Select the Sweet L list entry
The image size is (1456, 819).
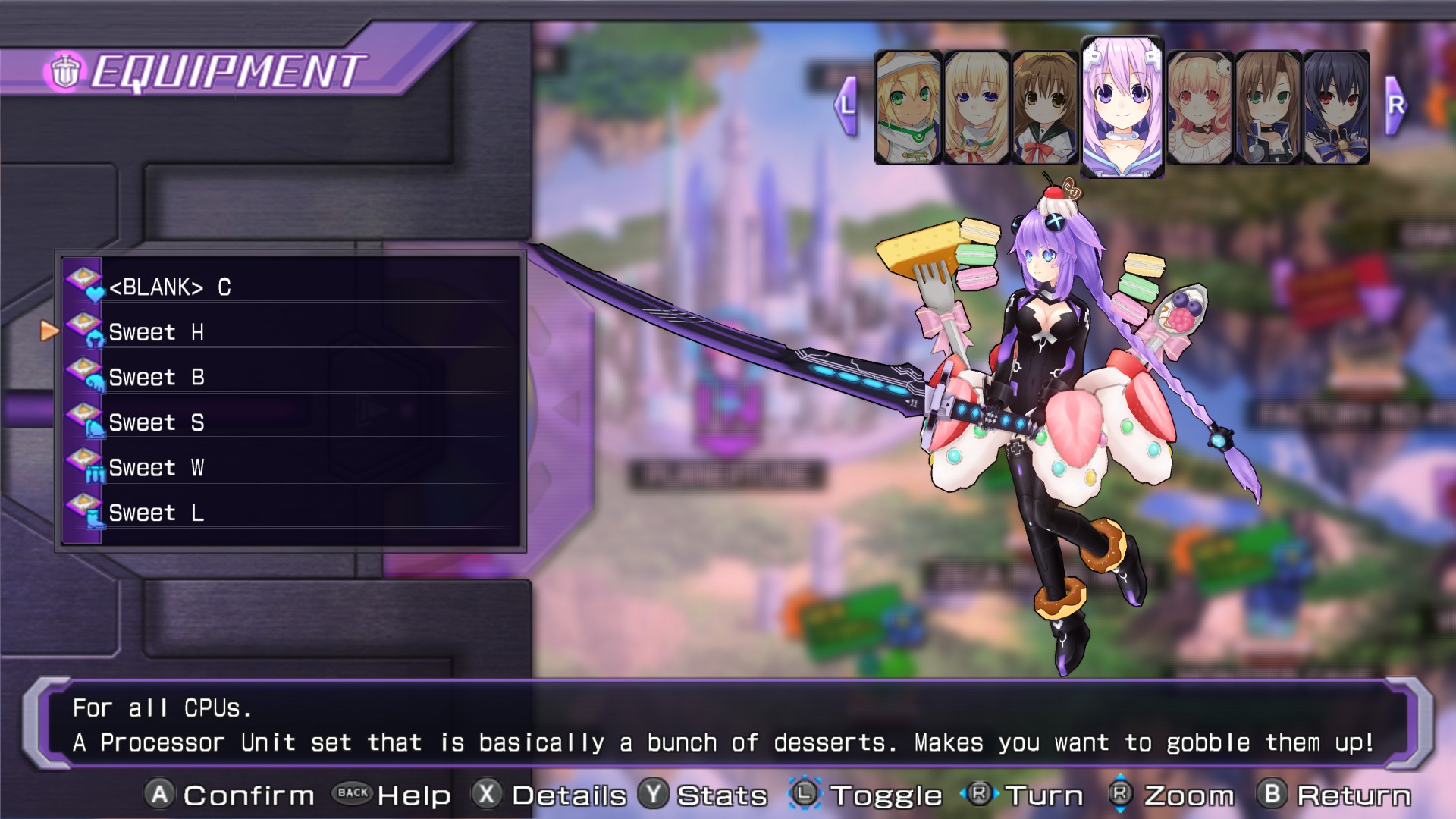point(291,513)
